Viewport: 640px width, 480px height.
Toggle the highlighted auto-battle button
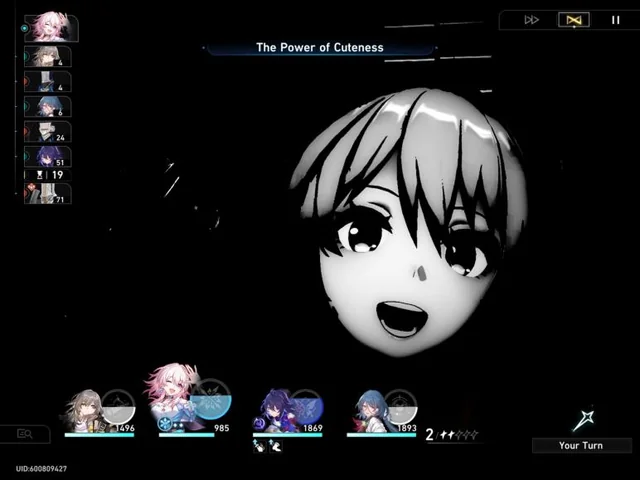[x=574, y=20]
